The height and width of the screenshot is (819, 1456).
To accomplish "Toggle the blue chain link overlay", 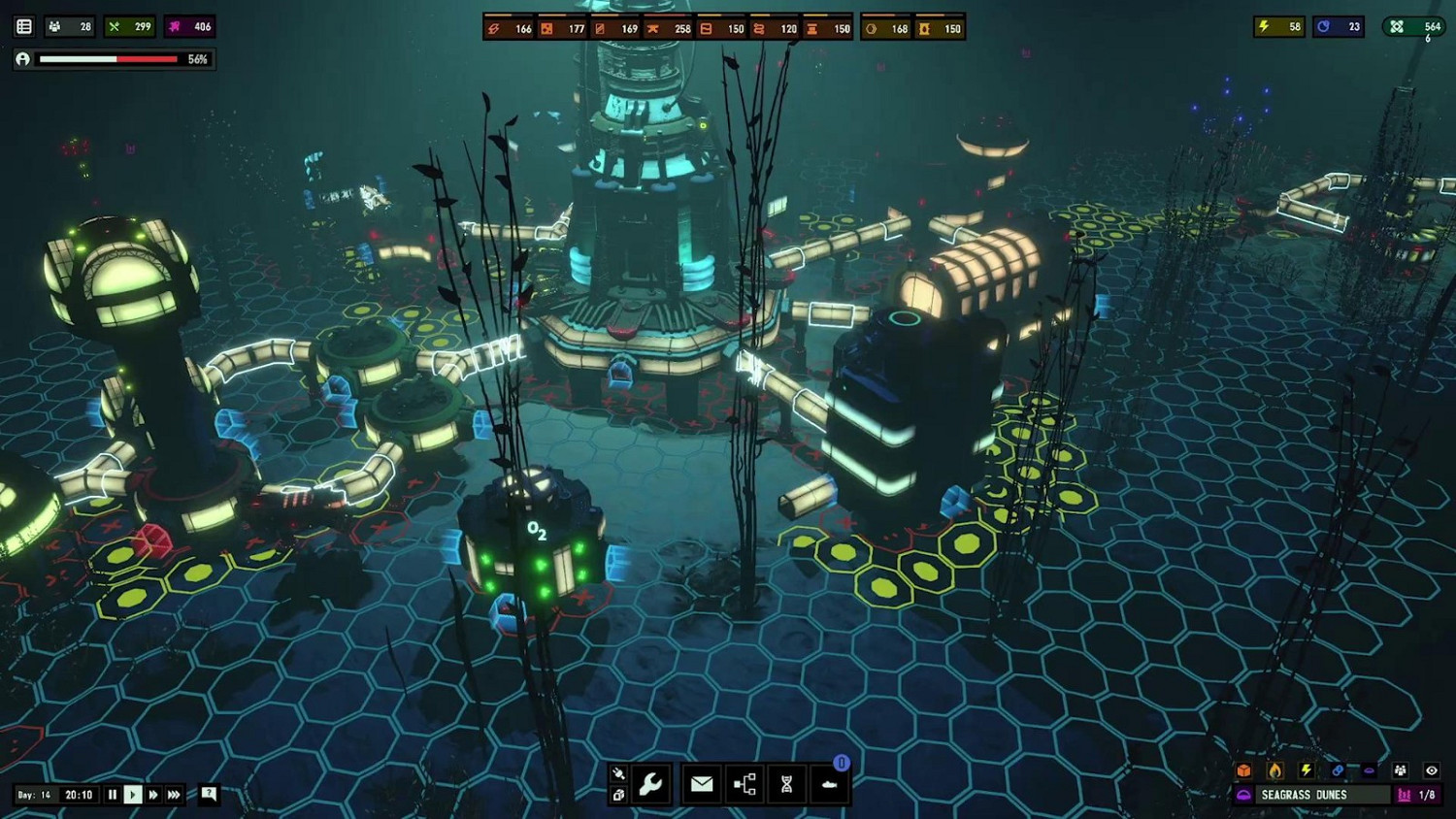I will (x=1338, y=770).
